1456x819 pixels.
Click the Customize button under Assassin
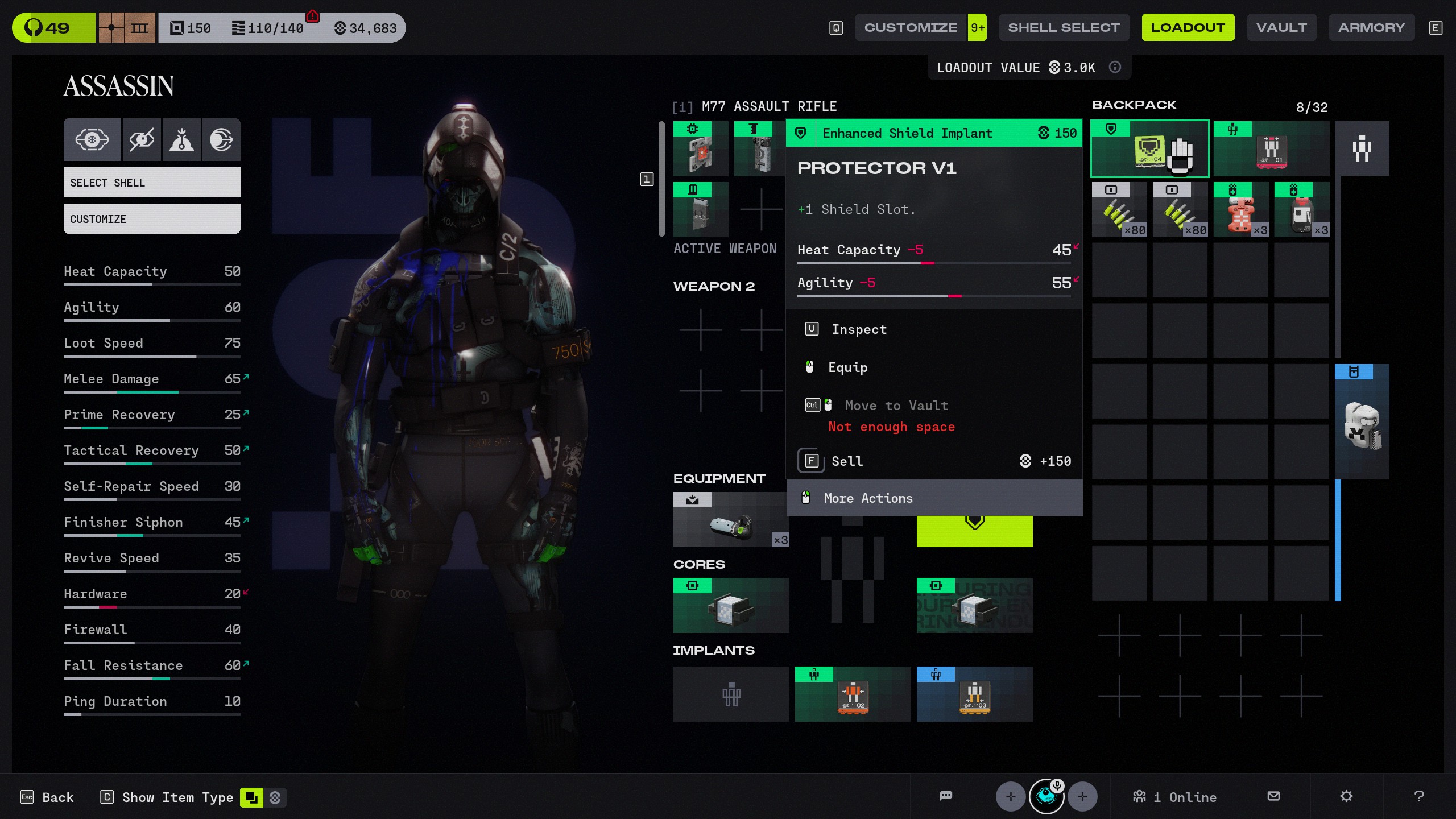click(x=152, y=219)
